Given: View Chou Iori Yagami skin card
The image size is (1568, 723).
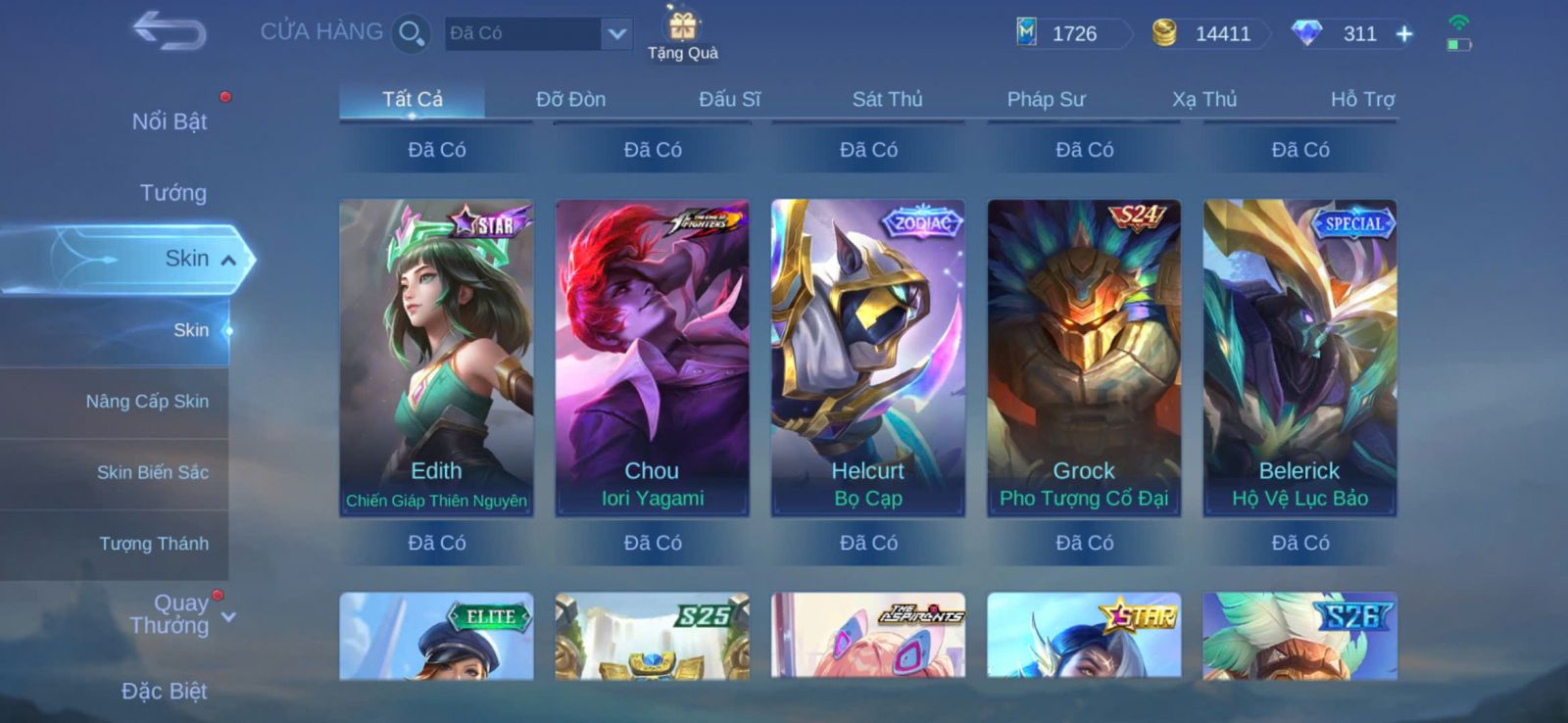Looking at the screenshot, I should tap(652, 358).
